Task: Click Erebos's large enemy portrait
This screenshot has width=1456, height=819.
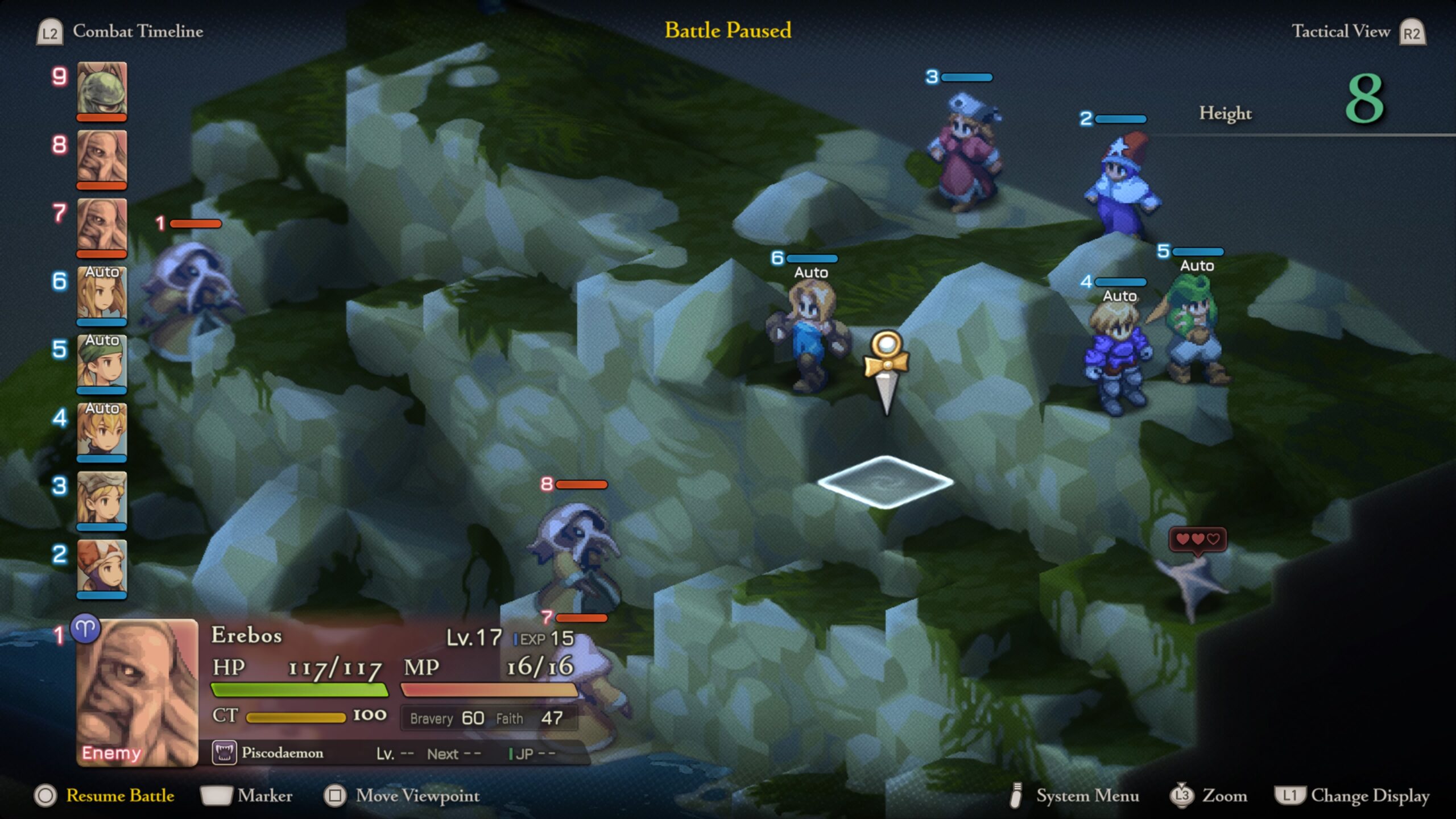Action: coord(137,692)
